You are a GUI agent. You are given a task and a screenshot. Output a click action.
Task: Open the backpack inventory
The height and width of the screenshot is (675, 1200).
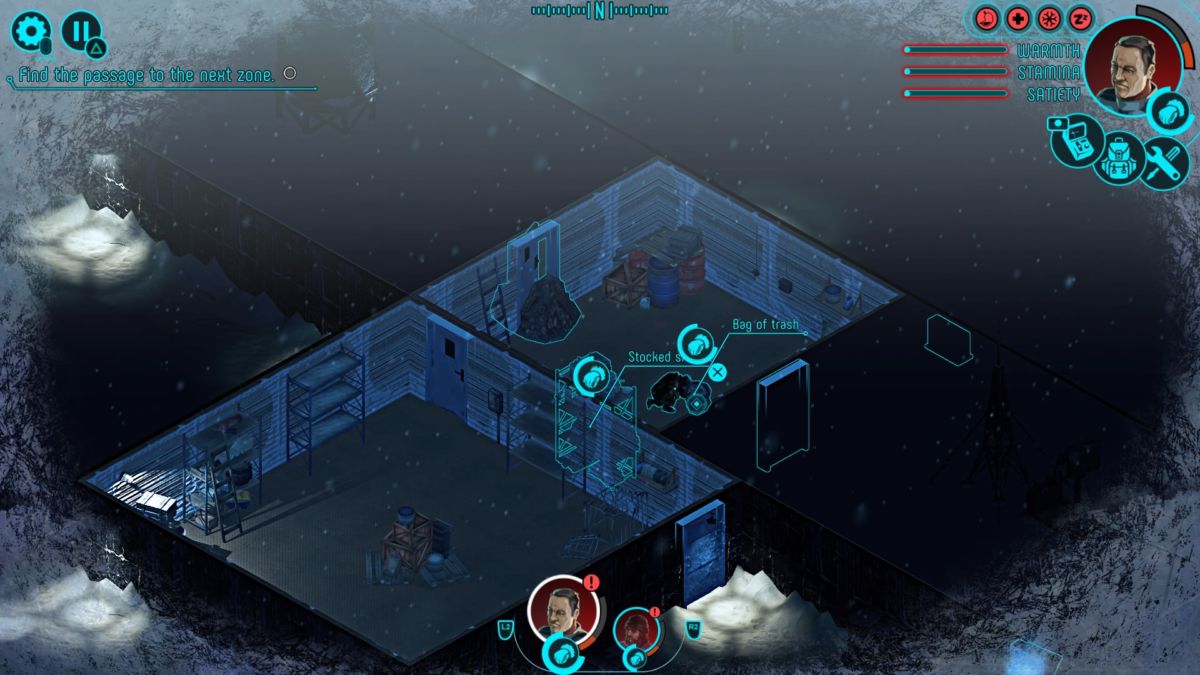1120,160
